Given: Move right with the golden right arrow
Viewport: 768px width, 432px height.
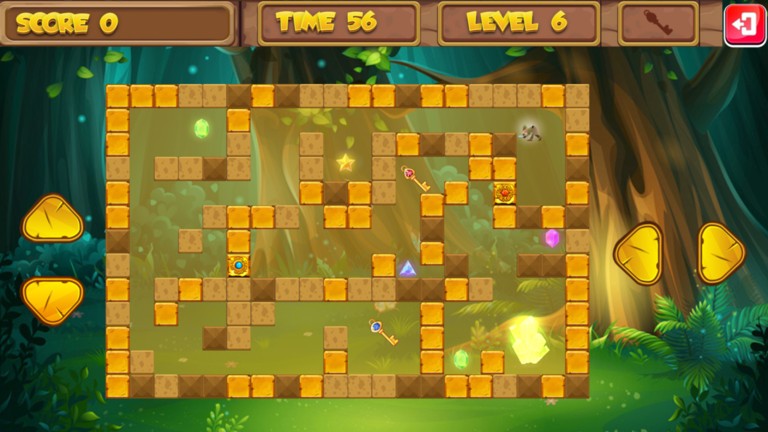Looking at the screenshot, I should pyautogui.click(x=720, y=253).
